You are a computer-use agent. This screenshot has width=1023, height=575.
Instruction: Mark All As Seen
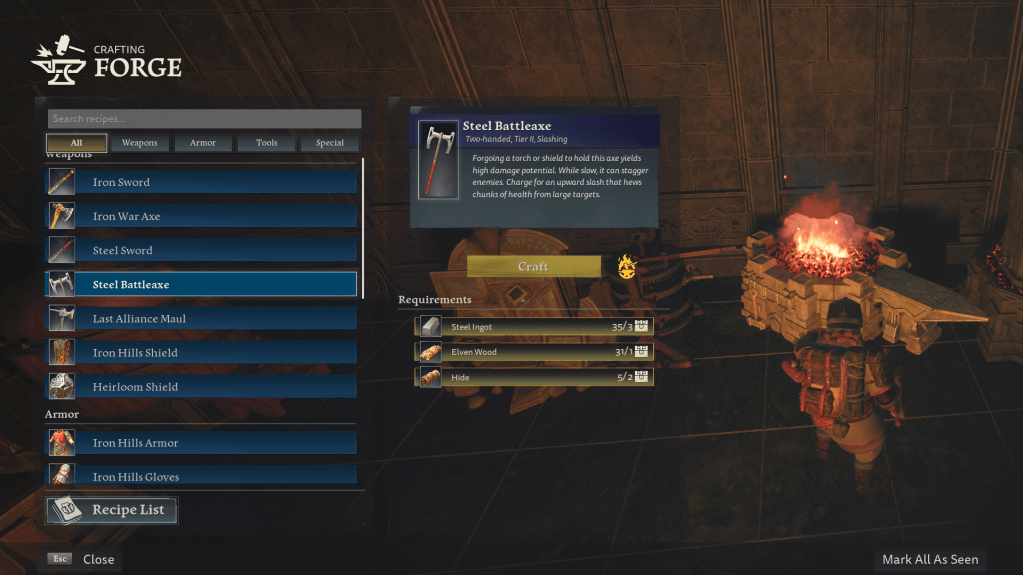930,559
